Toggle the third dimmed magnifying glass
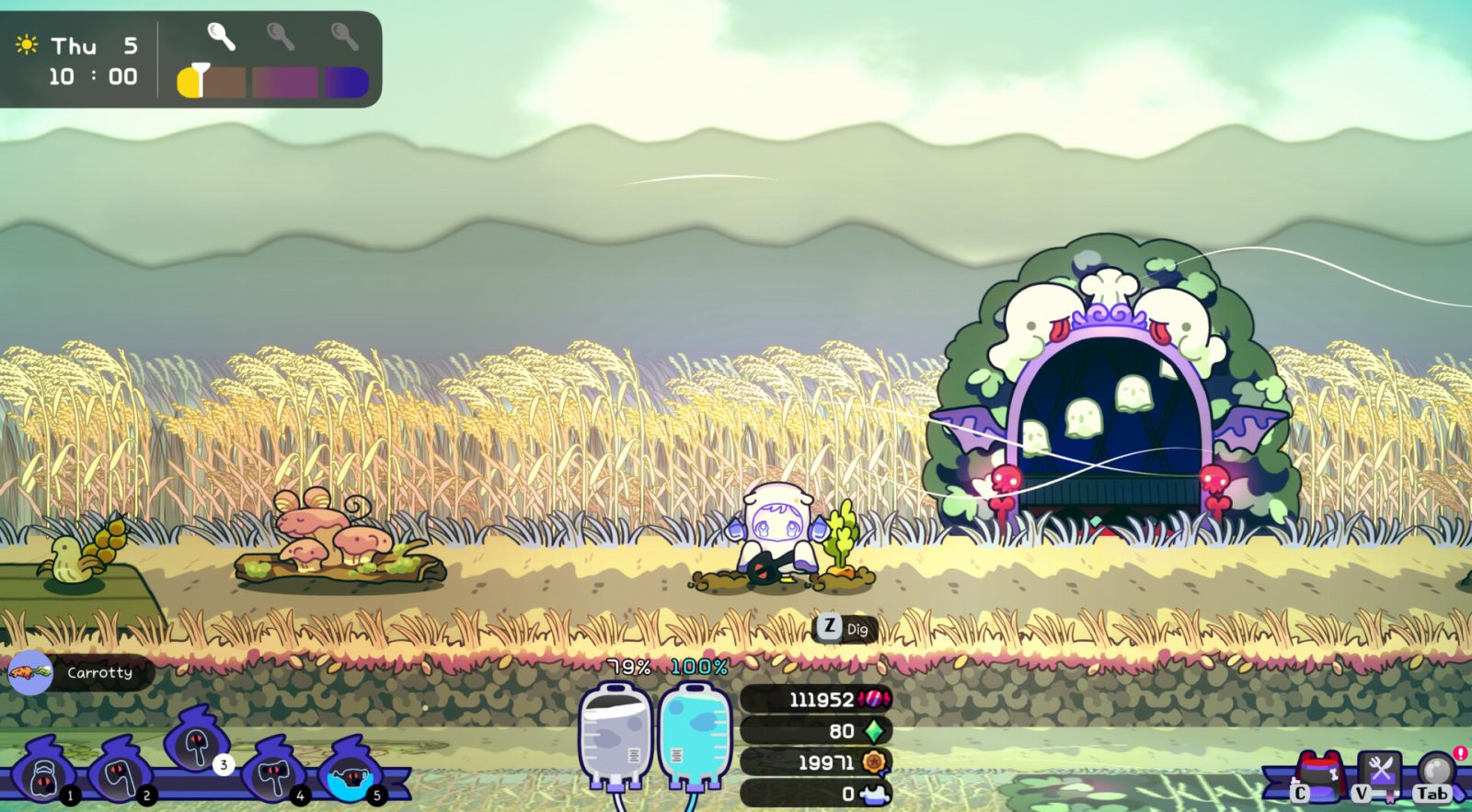This screenshot has width=1472, height=812. pyautogui.click(x=345, y=39)
